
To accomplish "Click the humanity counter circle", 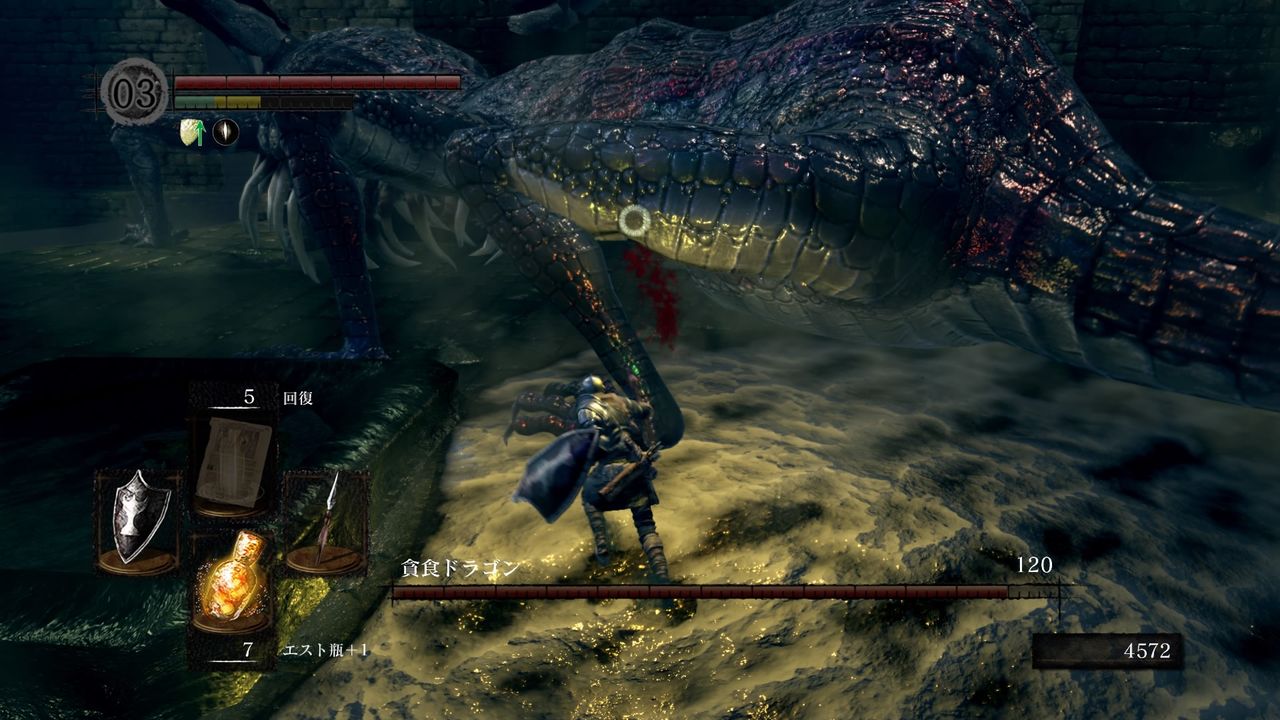I will [x=134, y=94].
